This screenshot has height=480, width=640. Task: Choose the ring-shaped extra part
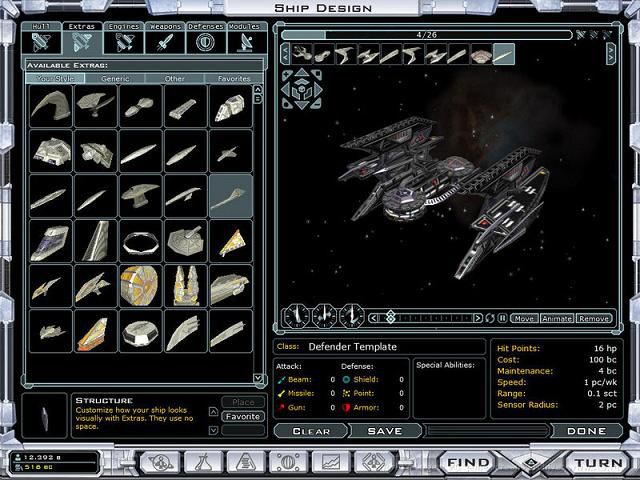(141, 240)
